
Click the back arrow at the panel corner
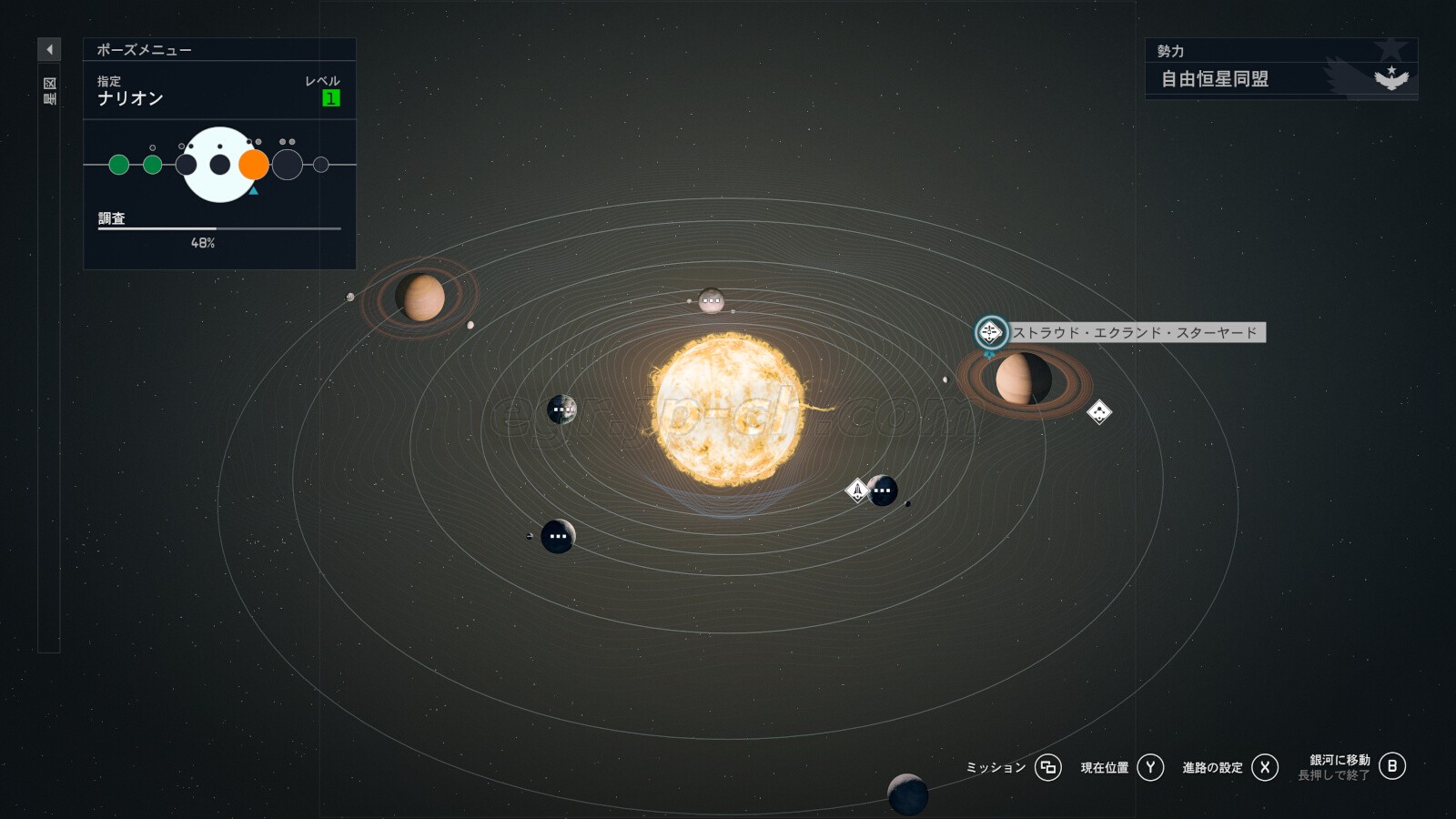[49, 49]
